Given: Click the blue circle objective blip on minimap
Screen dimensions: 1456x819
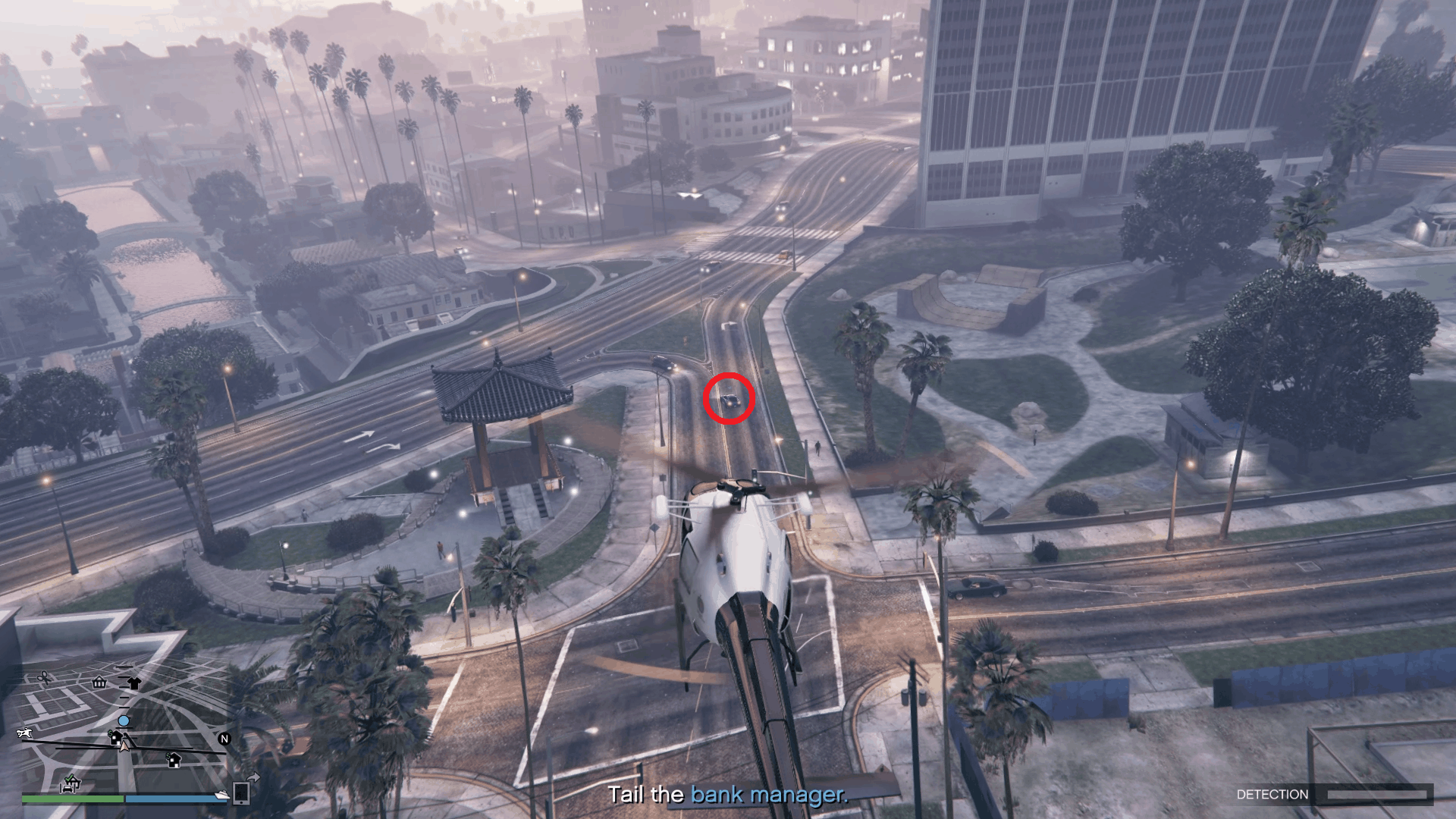Looking at the screenshot, I should [124, 721].
